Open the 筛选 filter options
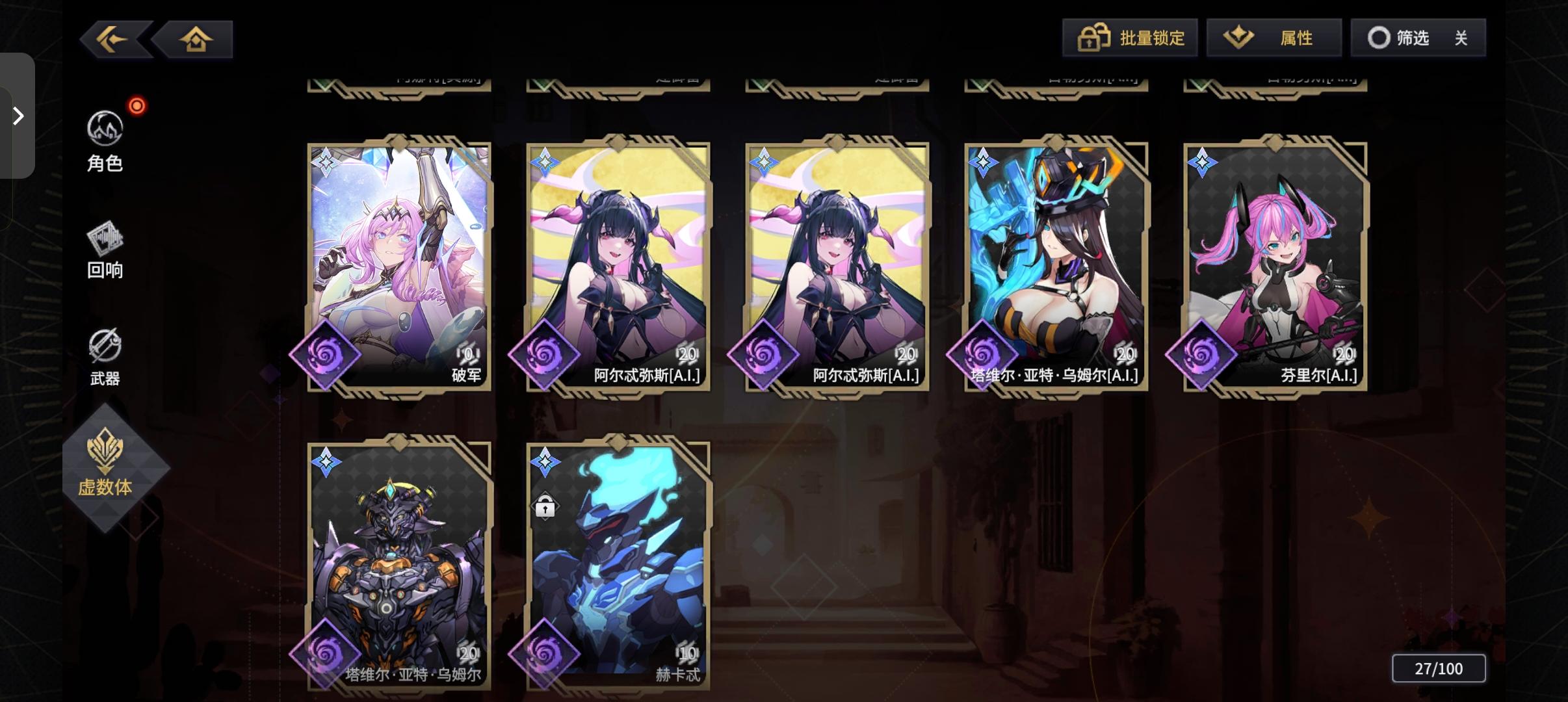1568x702 pixels. tap(1406, 37)
